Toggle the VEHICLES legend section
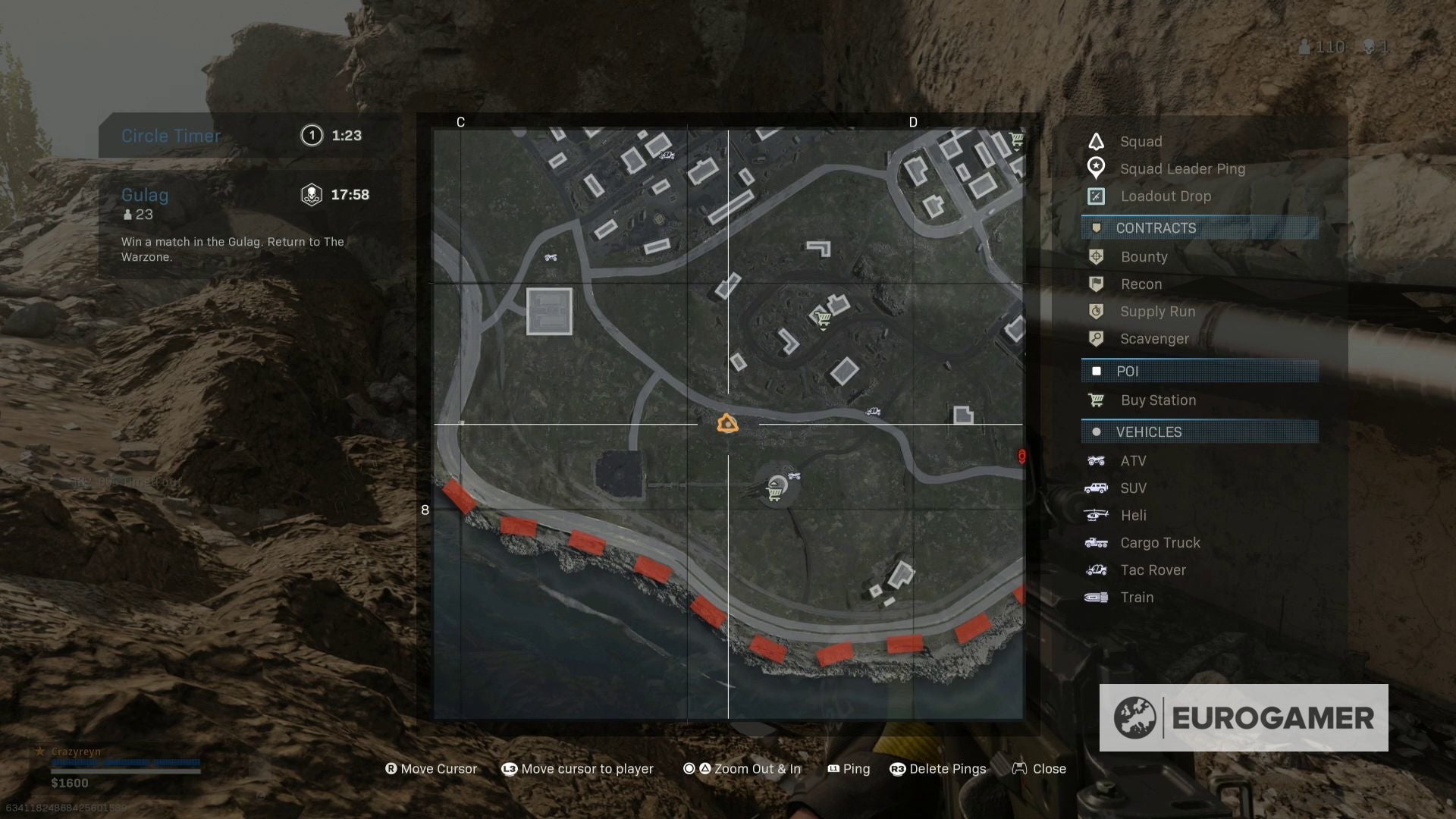This screenshot has width=1456, height=819. click(1199, 431)
